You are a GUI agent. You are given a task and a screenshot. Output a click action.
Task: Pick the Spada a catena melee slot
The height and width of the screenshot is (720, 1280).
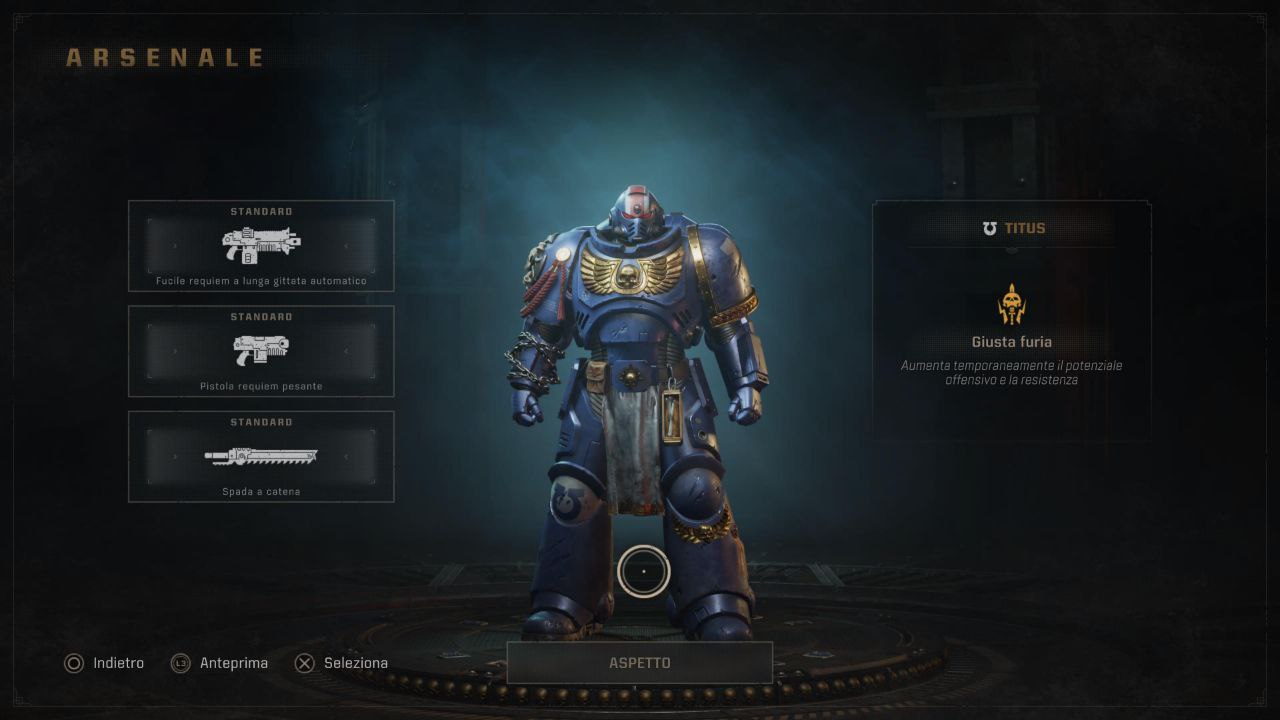[261, 456]
